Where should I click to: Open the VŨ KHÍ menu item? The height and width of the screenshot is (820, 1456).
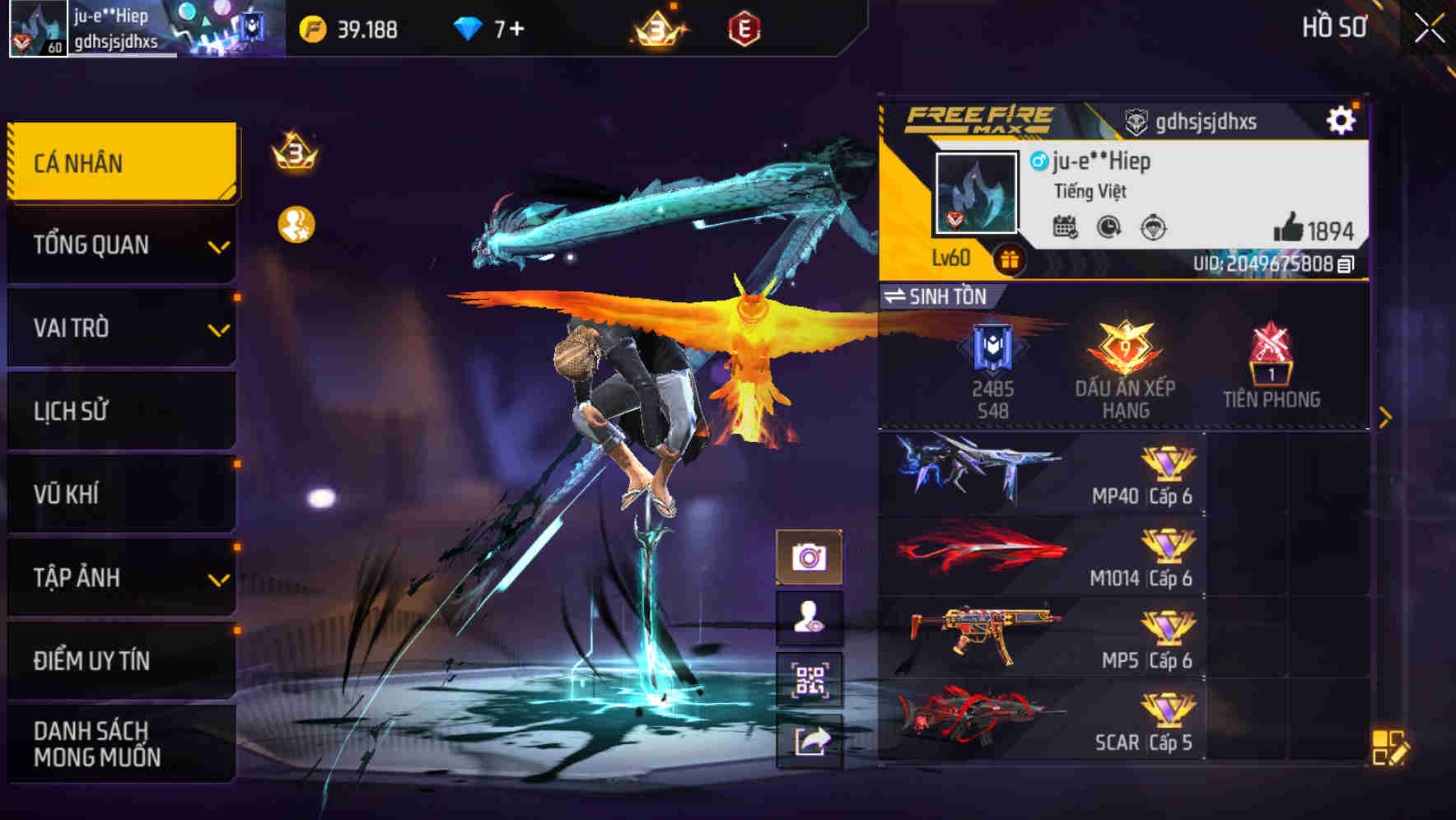click(x=120, y=494)
